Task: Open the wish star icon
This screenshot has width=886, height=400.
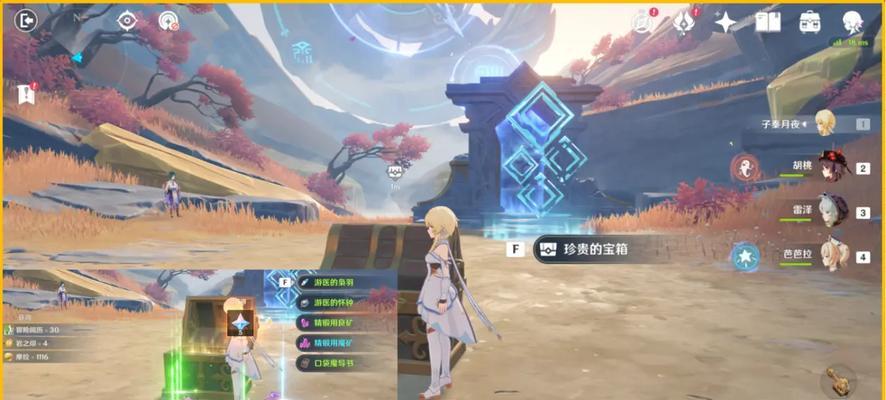Action: (x=726, y=21)
